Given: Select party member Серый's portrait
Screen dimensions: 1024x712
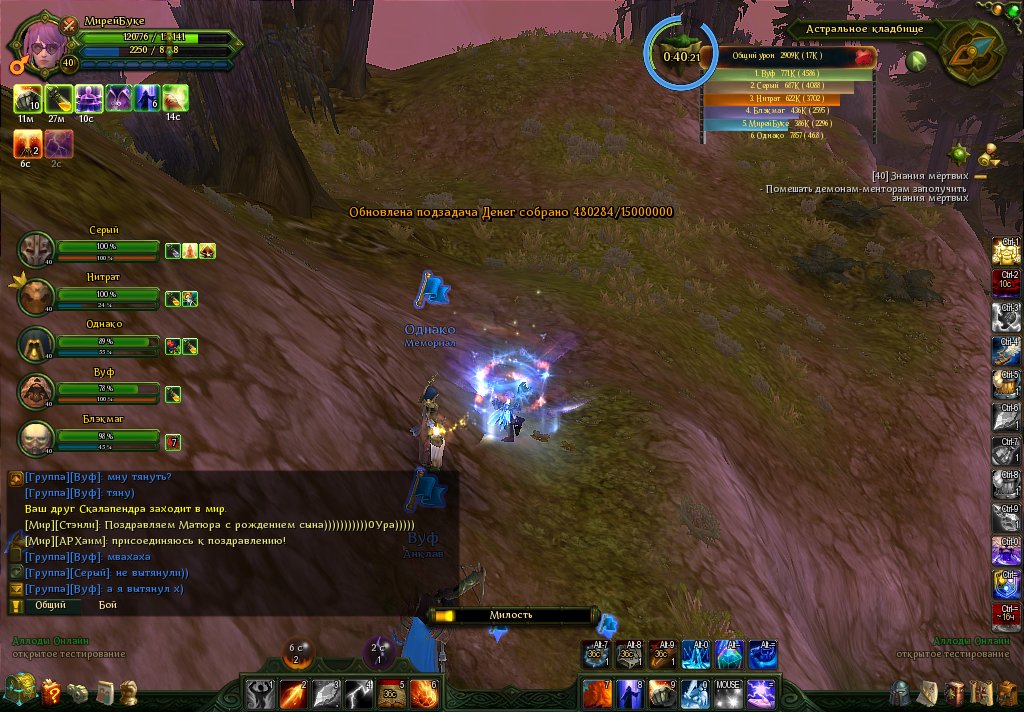Looking at the screenshot, I should 37,248.
